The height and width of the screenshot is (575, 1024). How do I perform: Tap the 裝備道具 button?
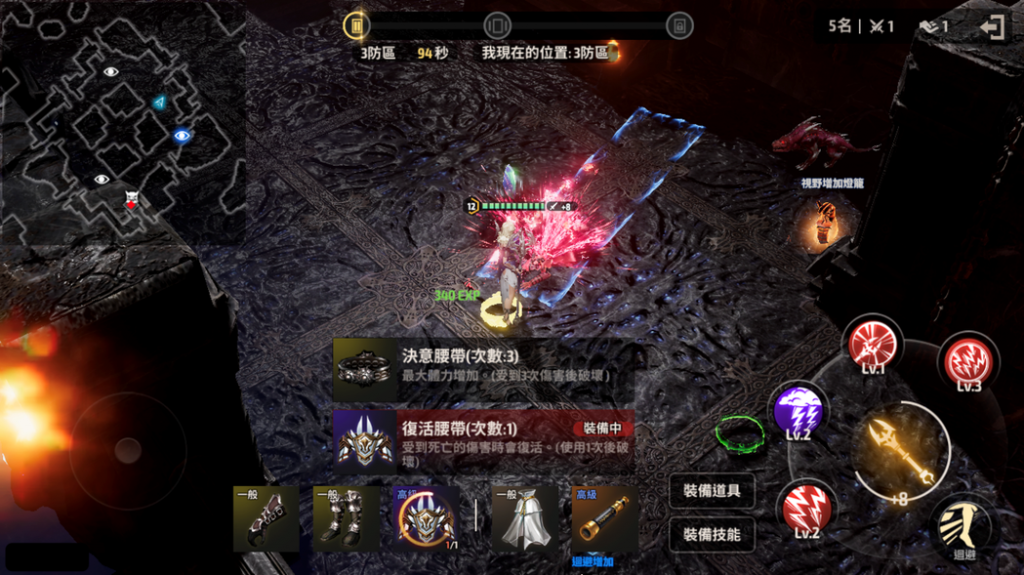712,491
